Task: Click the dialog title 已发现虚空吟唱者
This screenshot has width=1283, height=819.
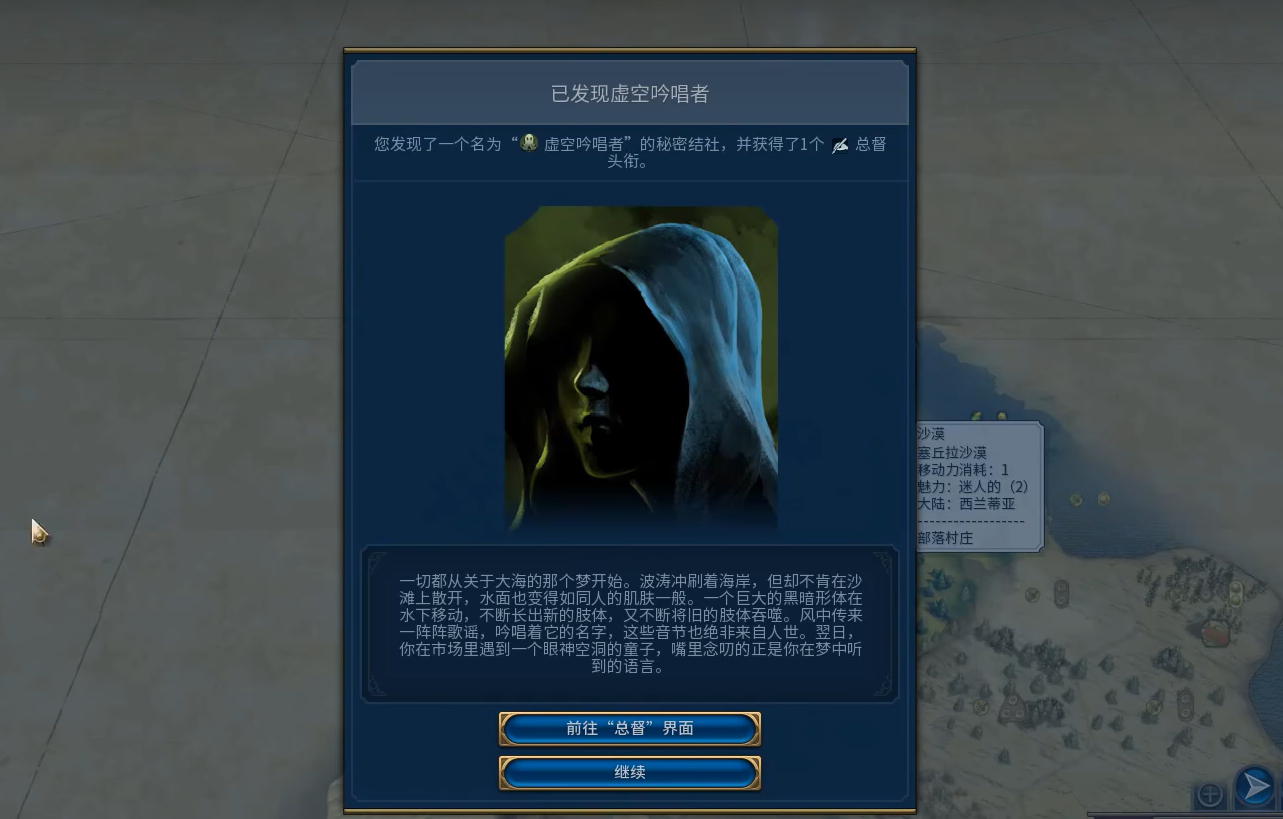Action: 629,93
